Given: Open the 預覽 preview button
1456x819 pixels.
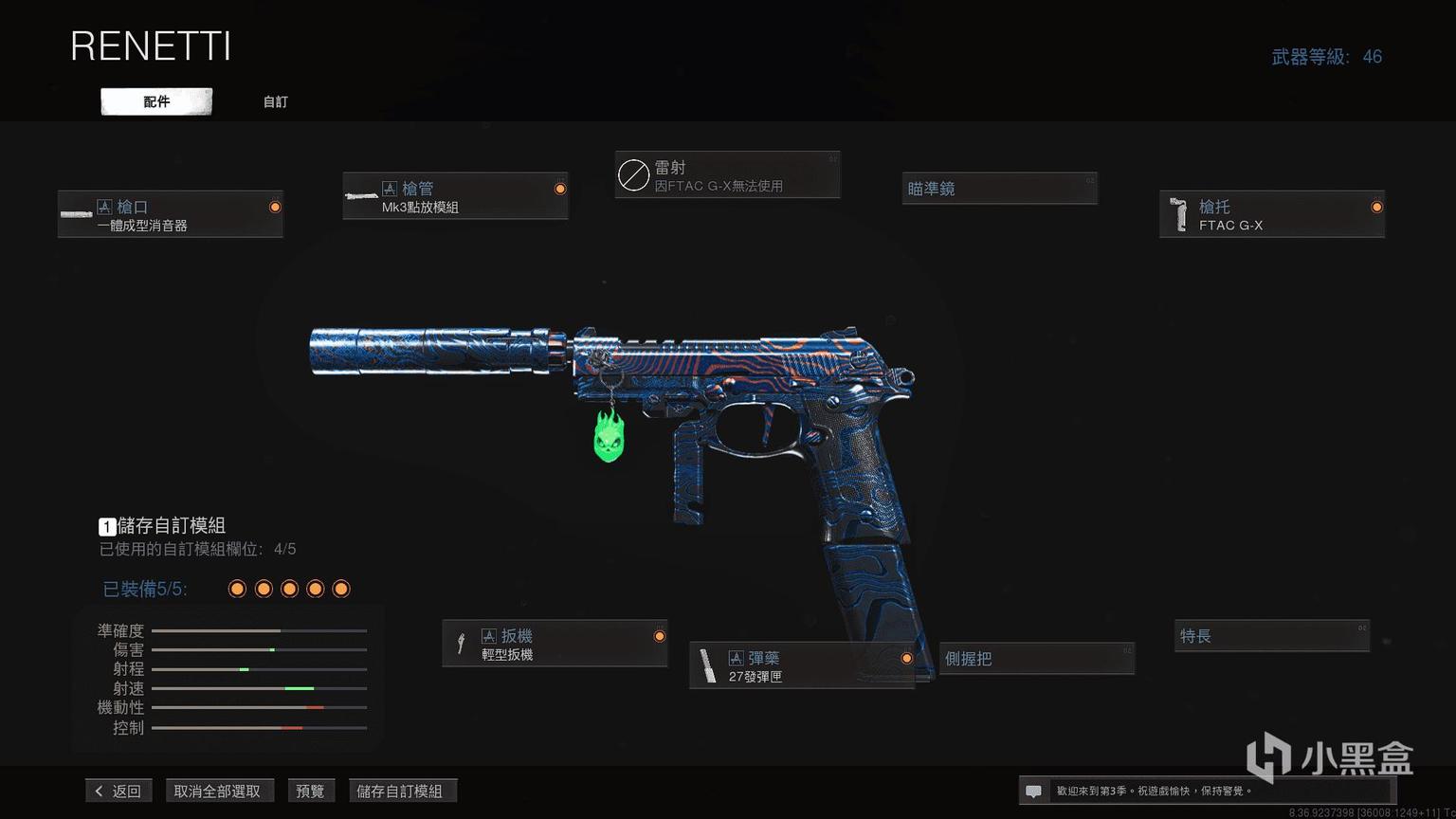Looking at the screenshot, I should [310, 791].
